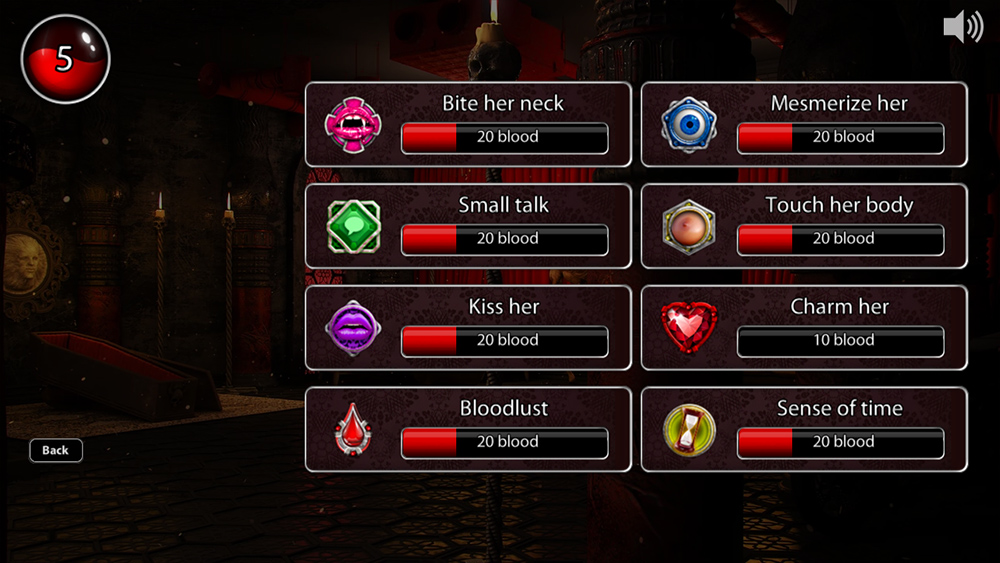Buy the Charm her upgrade

804,328
